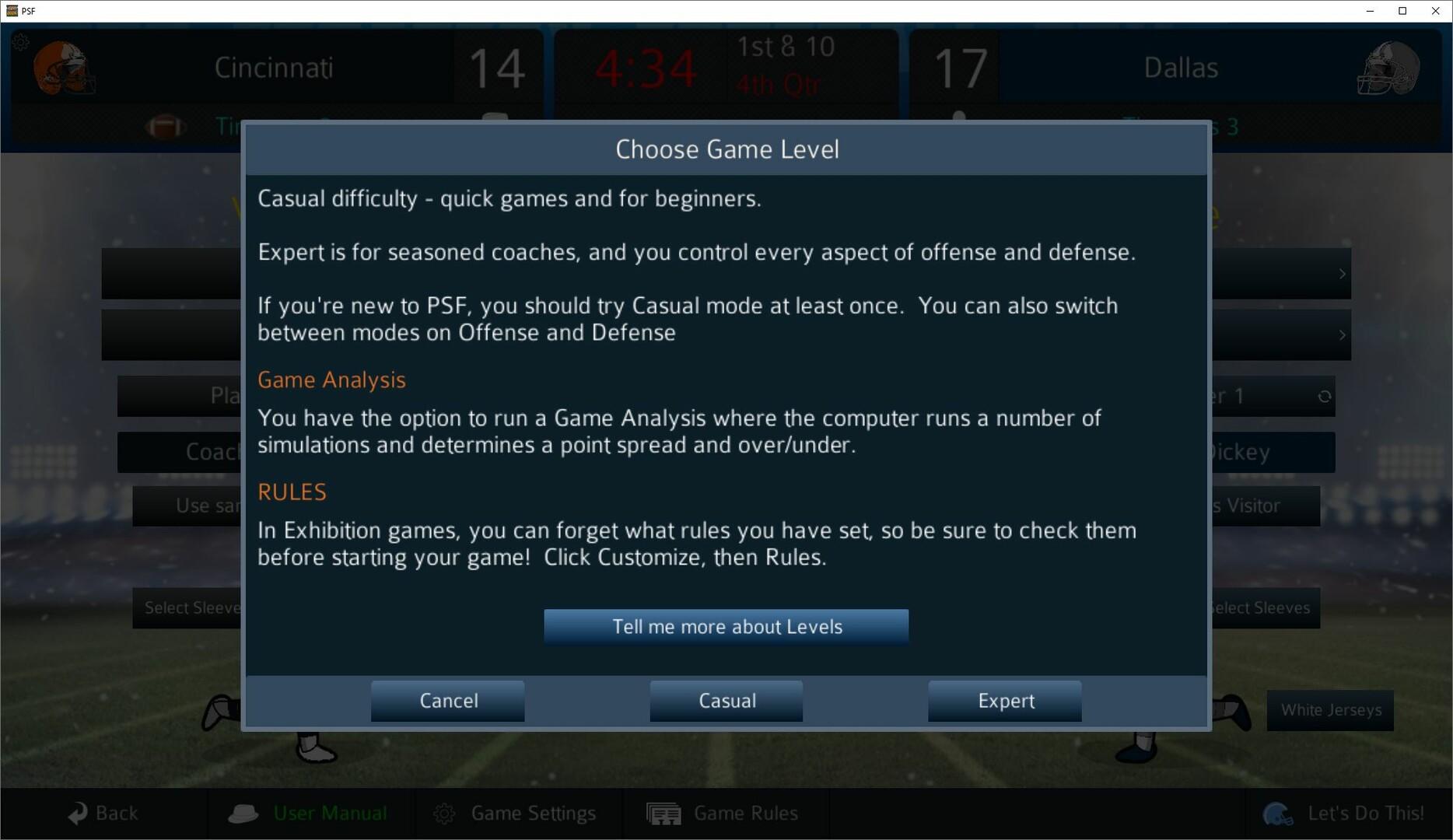Expand the upper right panel option with the chevron

point(1343,274)
